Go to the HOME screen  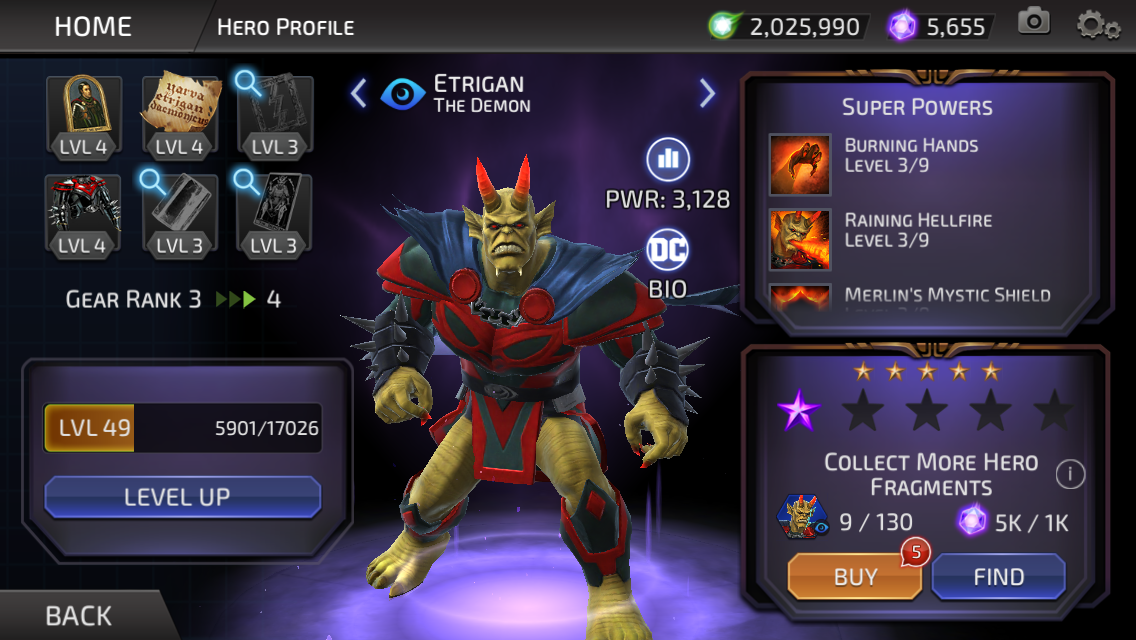pyautogui.click(x=93, y=26)
